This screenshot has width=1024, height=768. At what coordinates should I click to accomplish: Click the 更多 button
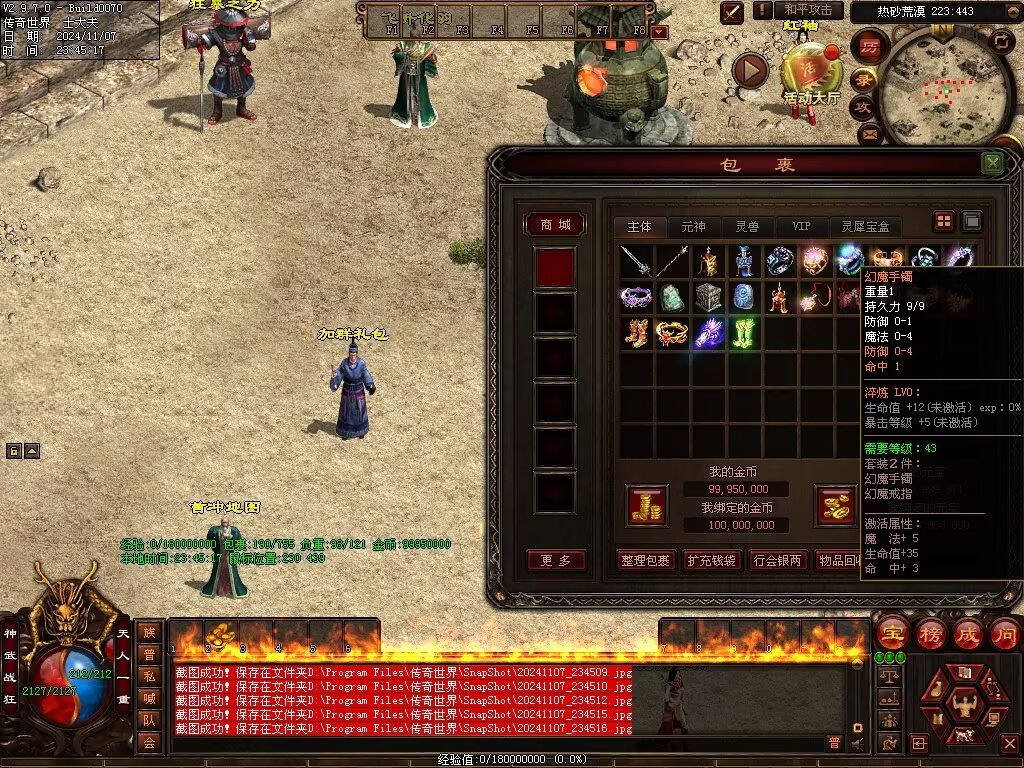coord(555,560)
